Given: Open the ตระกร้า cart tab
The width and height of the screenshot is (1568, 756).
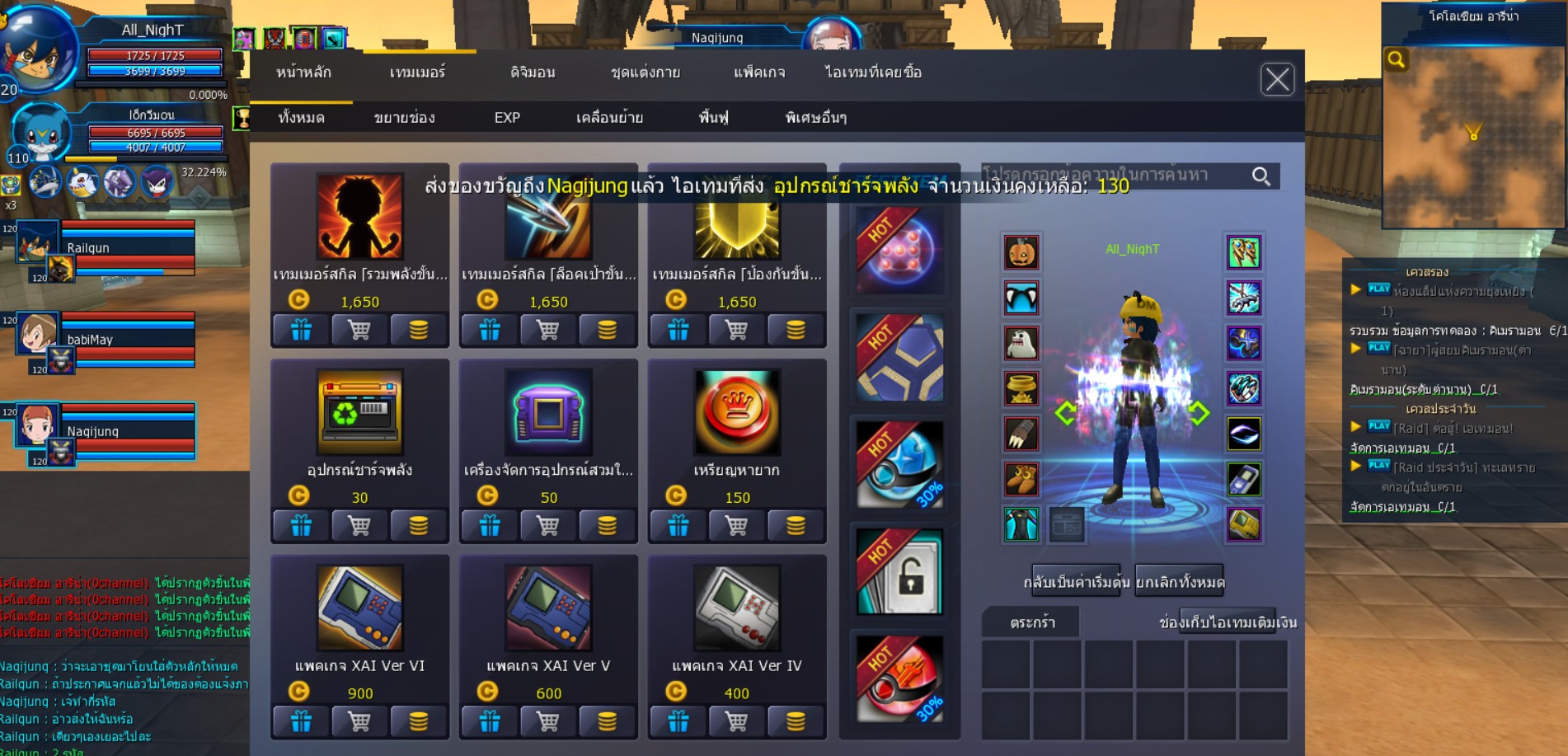Looking at the screenshot, I should click(1032, 622).
